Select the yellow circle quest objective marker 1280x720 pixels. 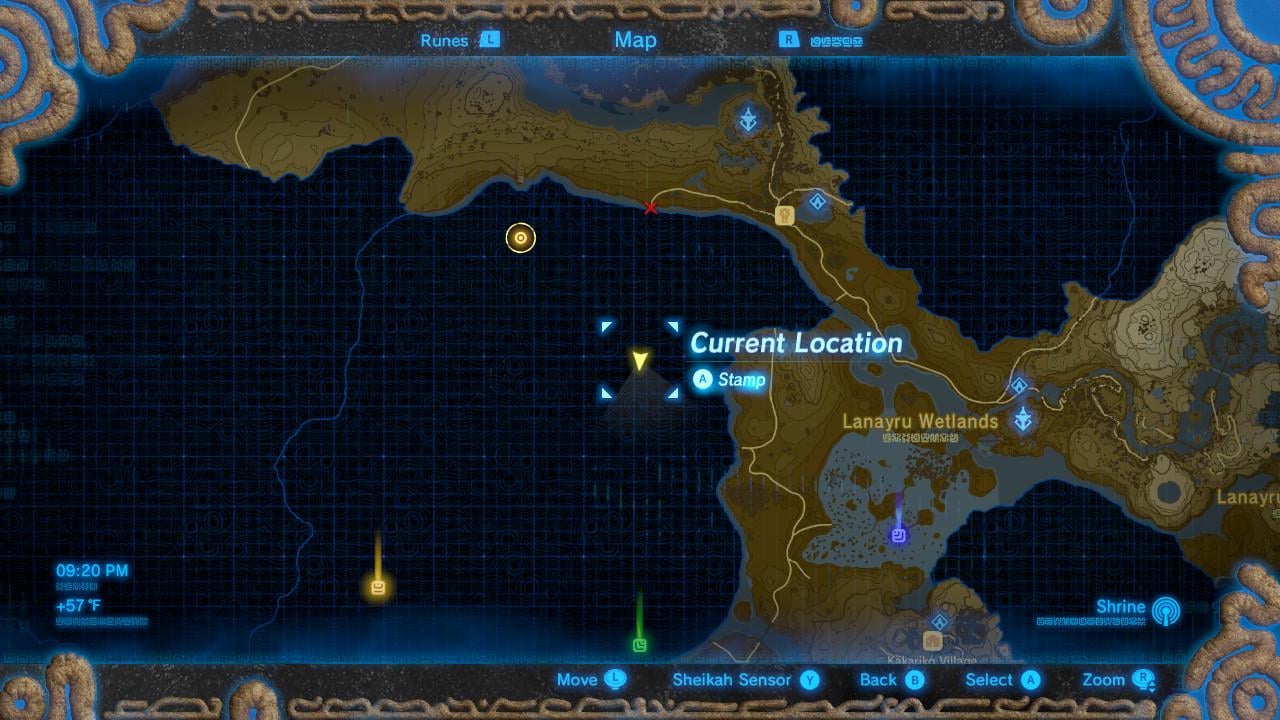[521, 238]
